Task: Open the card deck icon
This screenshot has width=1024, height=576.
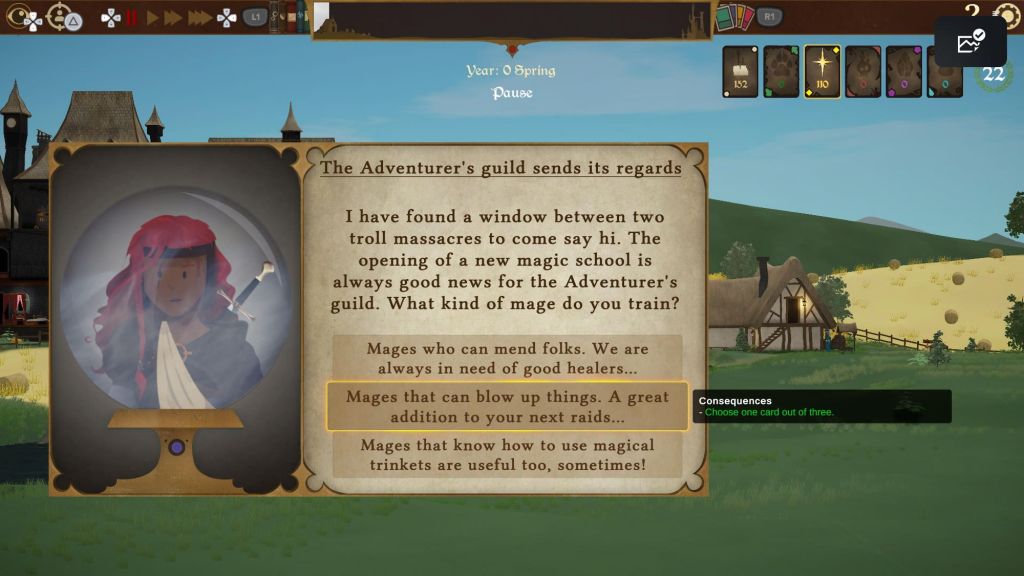Action: coord(733,17)
